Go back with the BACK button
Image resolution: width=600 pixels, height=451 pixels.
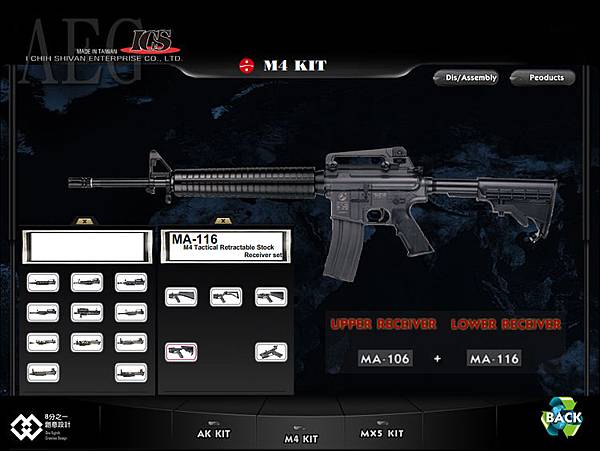tap(563, 417)
